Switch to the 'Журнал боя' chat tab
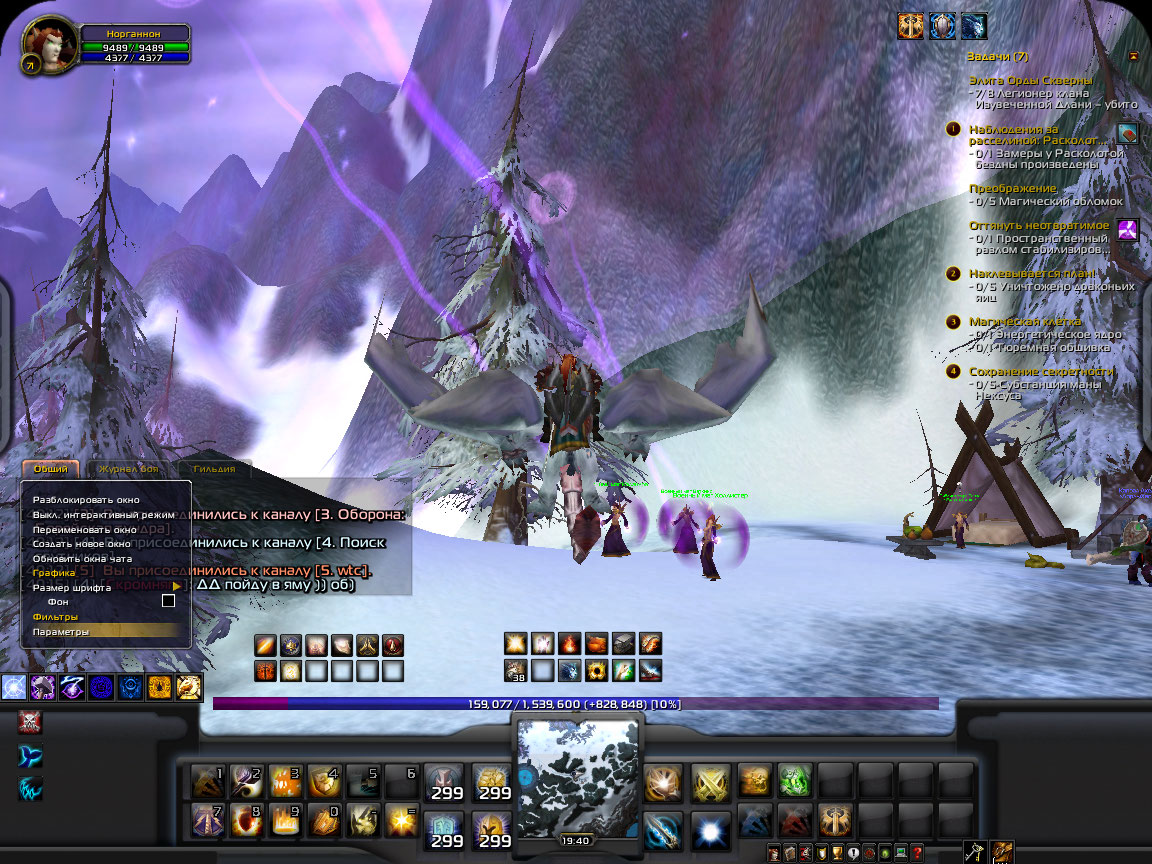 click(x=130, y=469)
